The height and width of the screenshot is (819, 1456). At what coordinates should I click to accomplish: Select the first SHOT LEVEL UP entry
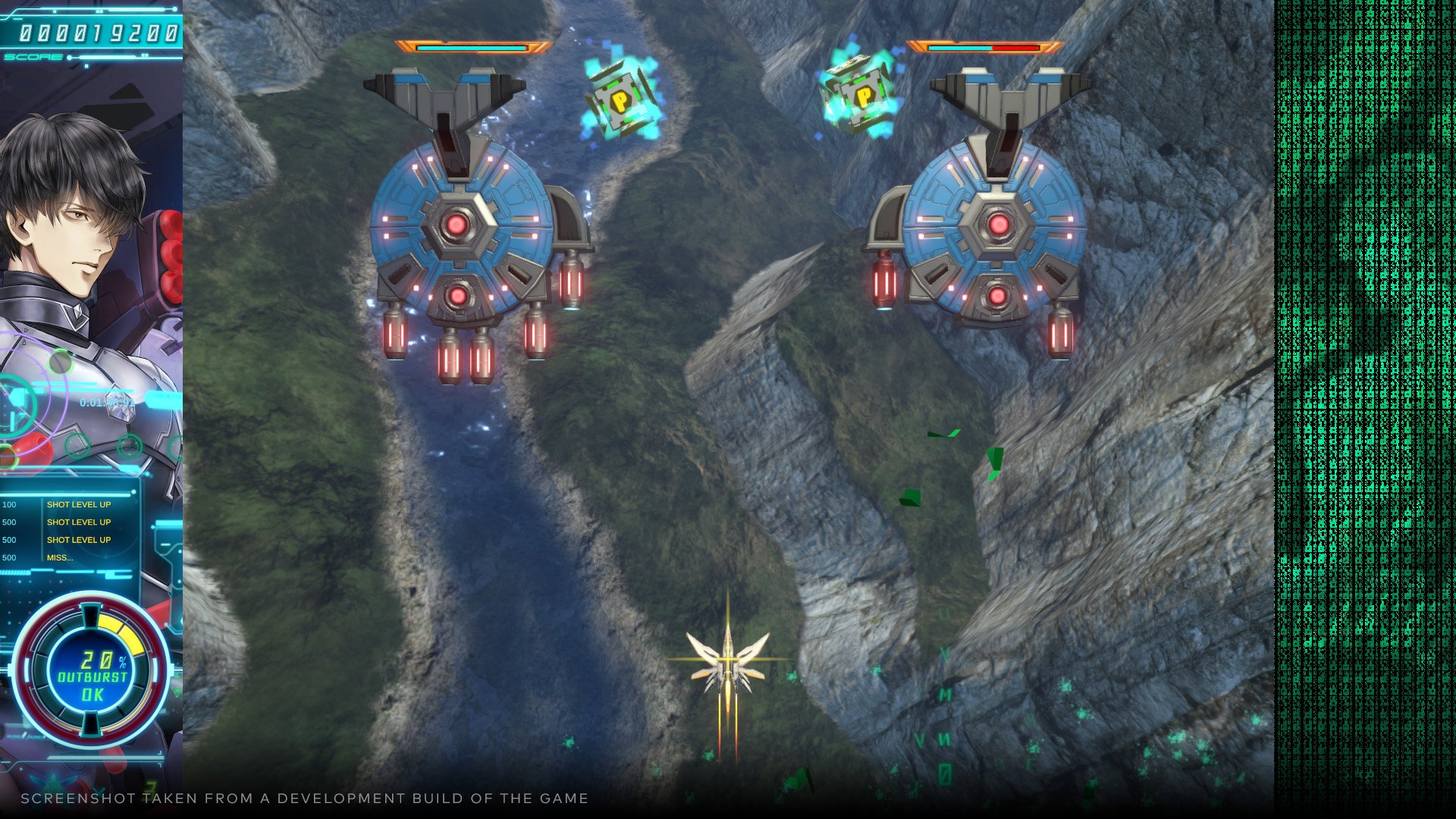(78, 504)
